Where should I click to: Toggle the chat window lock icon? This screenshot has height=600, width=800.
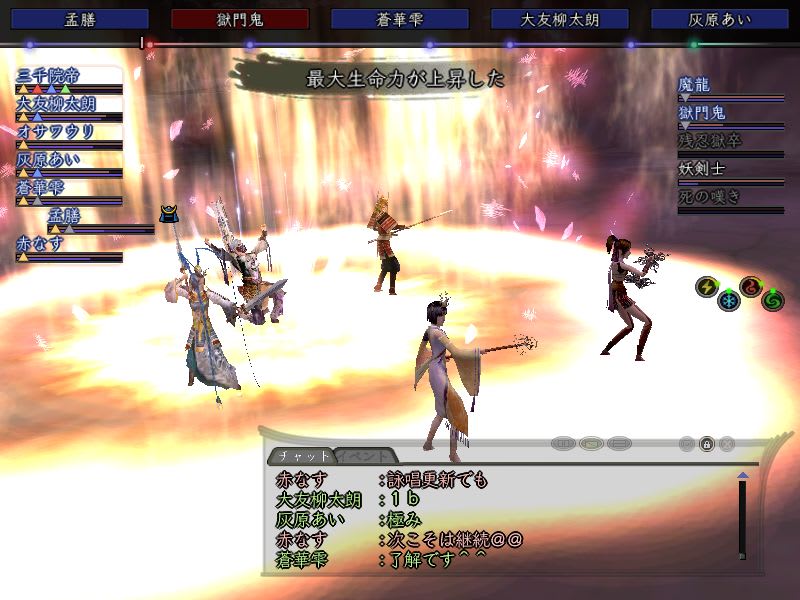tap(706, 443)
